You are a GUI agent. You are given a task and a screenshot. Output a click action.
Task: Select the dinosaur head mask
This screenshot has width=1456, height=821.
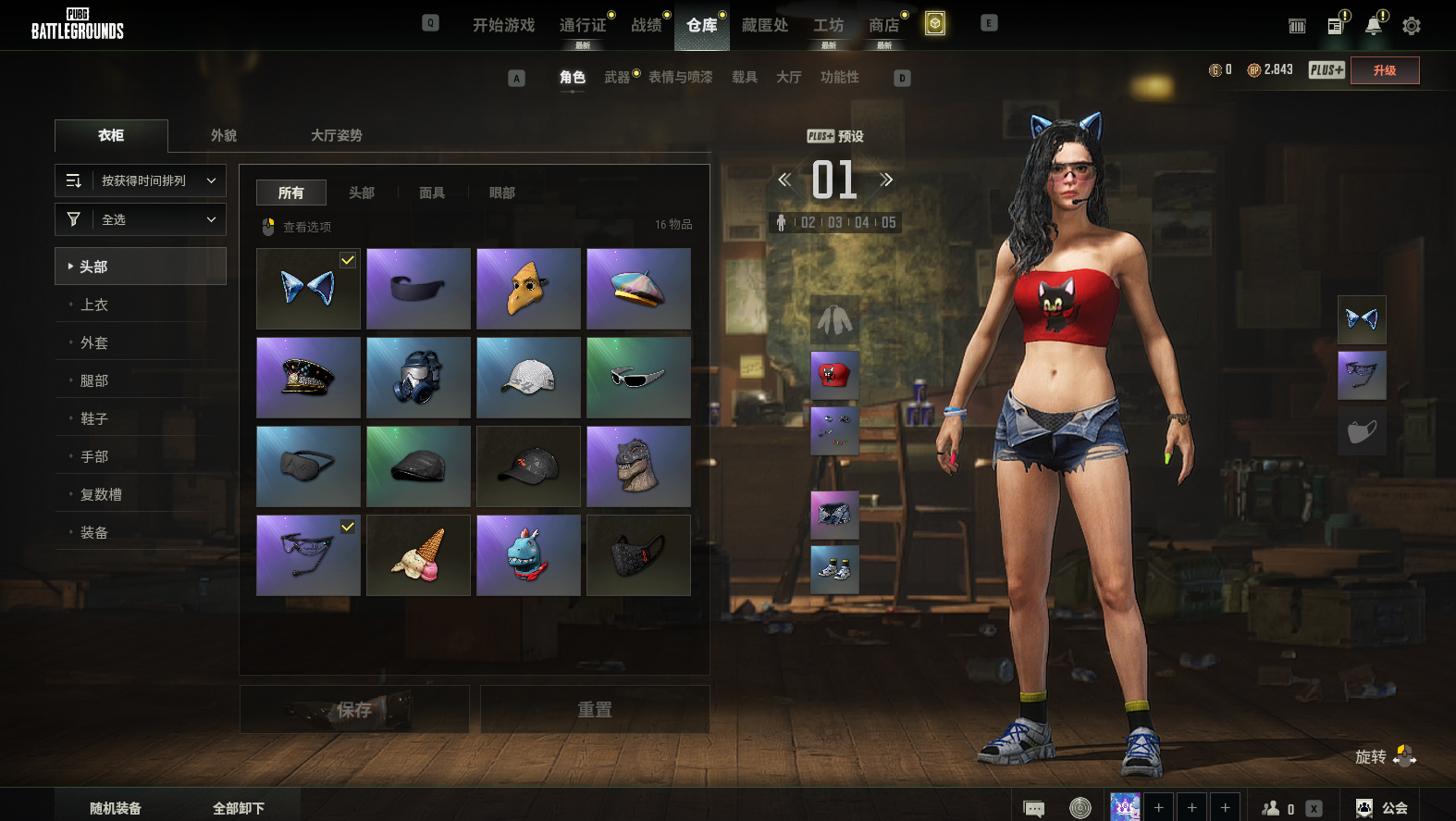click(x=638, y=466)
